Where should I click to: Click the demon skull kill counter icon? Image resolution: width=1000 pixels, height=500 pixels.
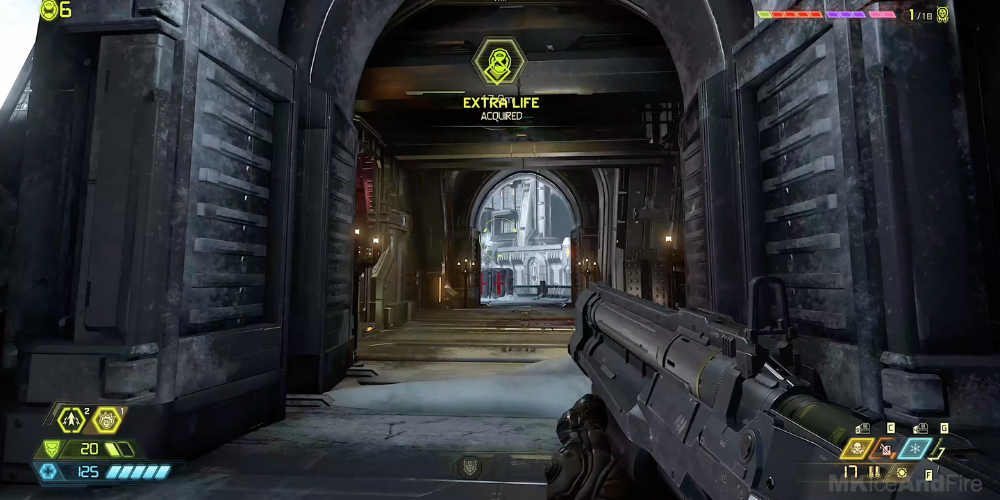pyautogui.click(x=942, y=14)
